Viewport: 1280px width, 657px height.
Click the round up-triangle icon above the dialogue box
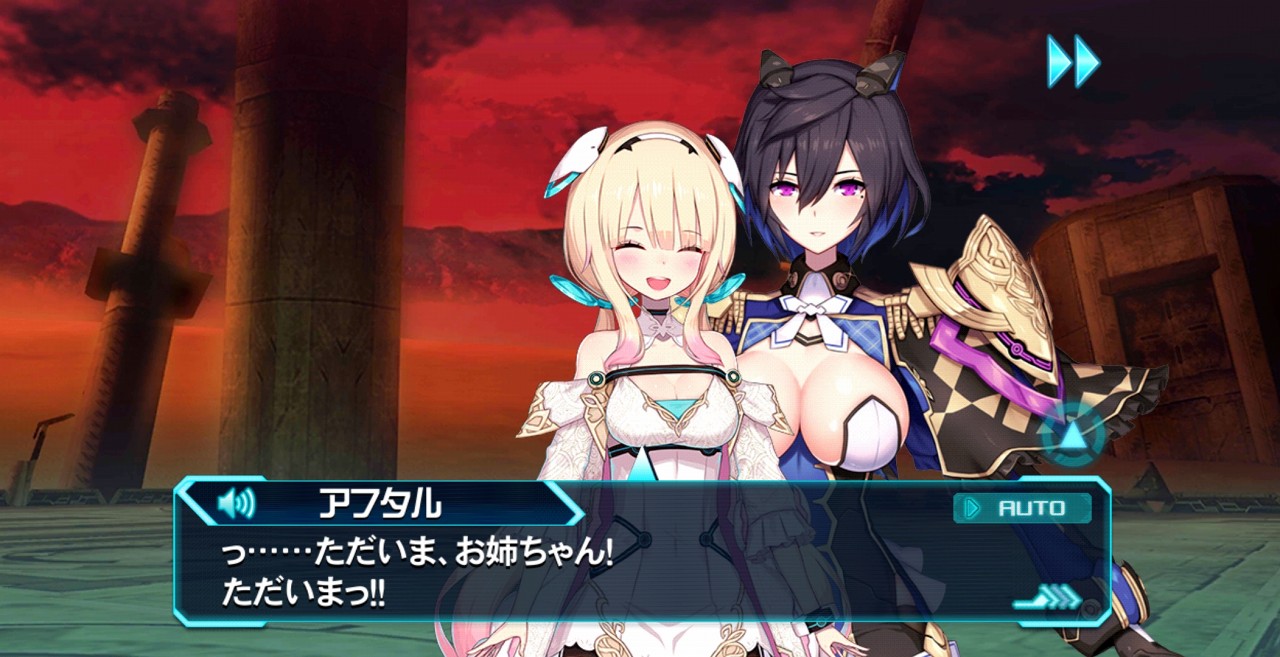[1073, 435]
